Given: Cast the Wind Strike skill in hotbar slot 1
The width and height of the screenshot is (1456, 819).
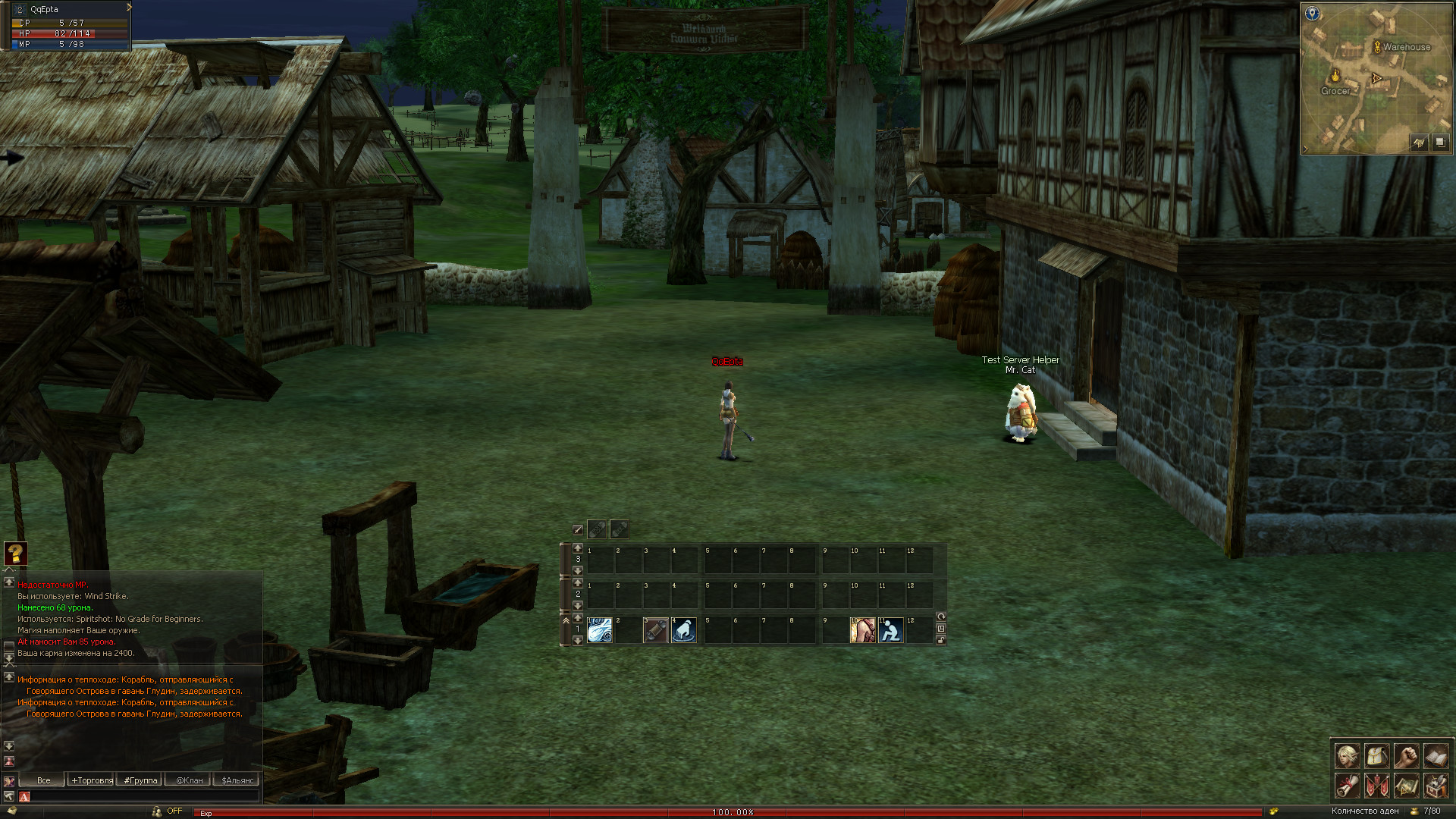Looking at the screenshot, I should (600, 630).
